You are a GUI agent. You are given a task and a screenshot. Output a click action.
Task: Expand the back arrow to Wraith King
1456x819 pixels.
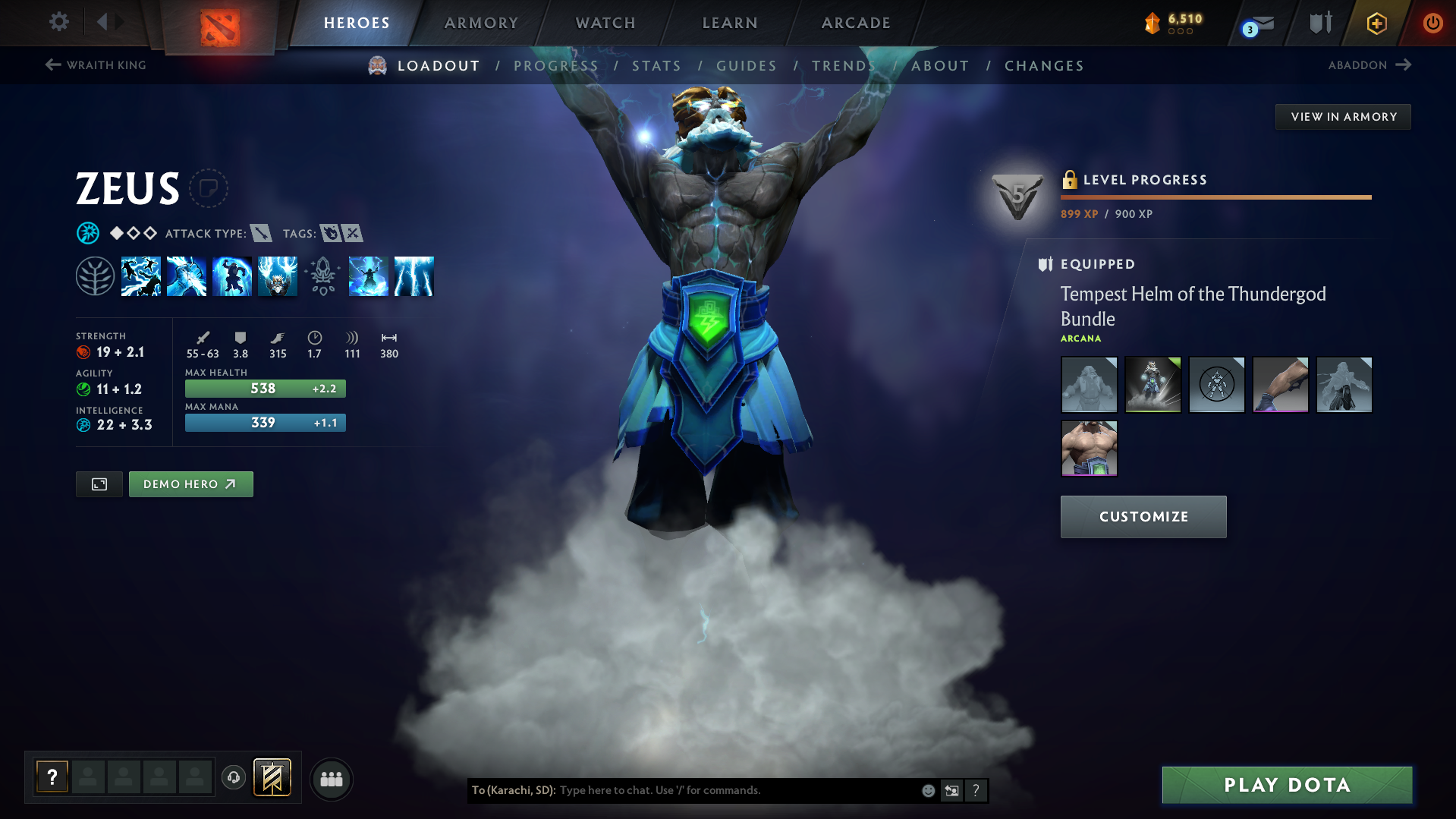(x=52, y=65)
